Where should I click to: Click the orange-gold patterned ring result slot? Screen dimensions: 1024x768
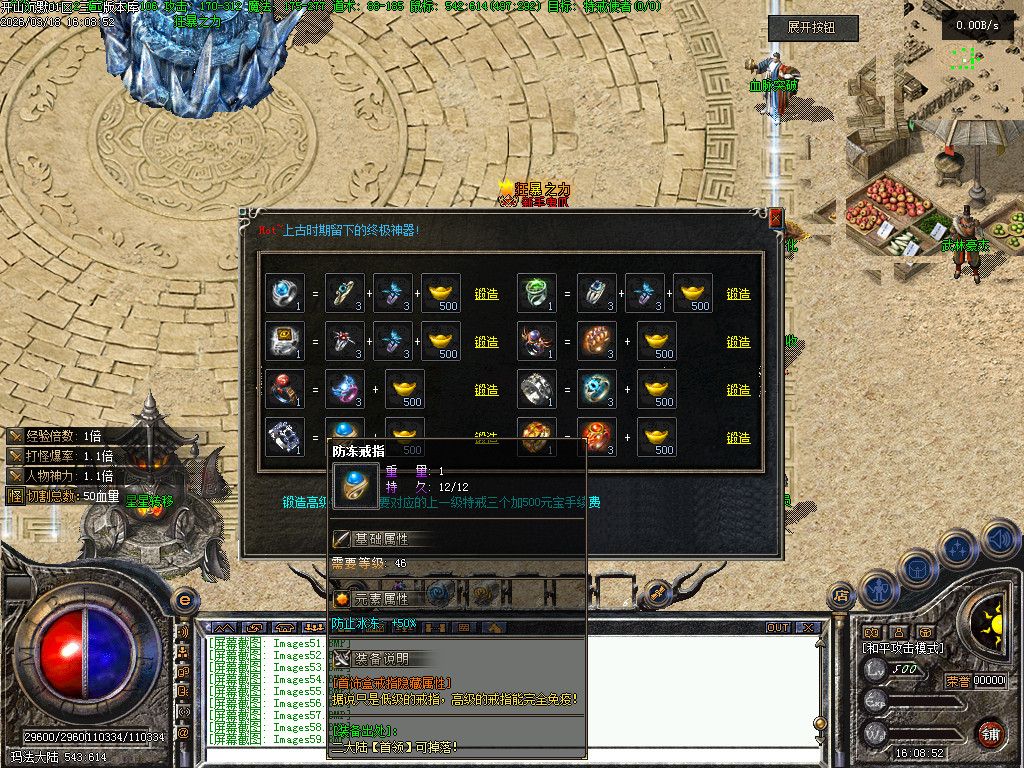[537, 437]
